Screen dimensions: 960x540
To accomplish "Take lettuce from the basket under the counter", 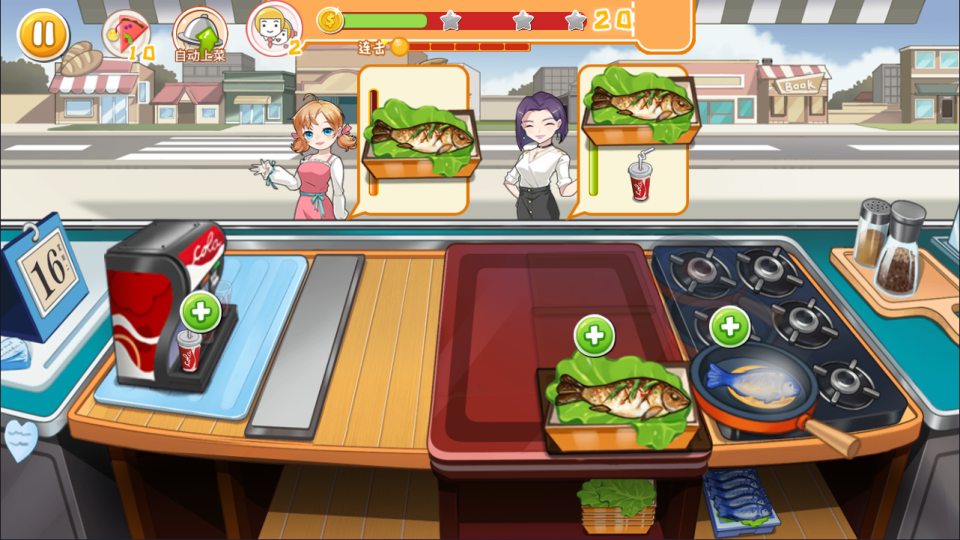I will (x=616, y=502).
